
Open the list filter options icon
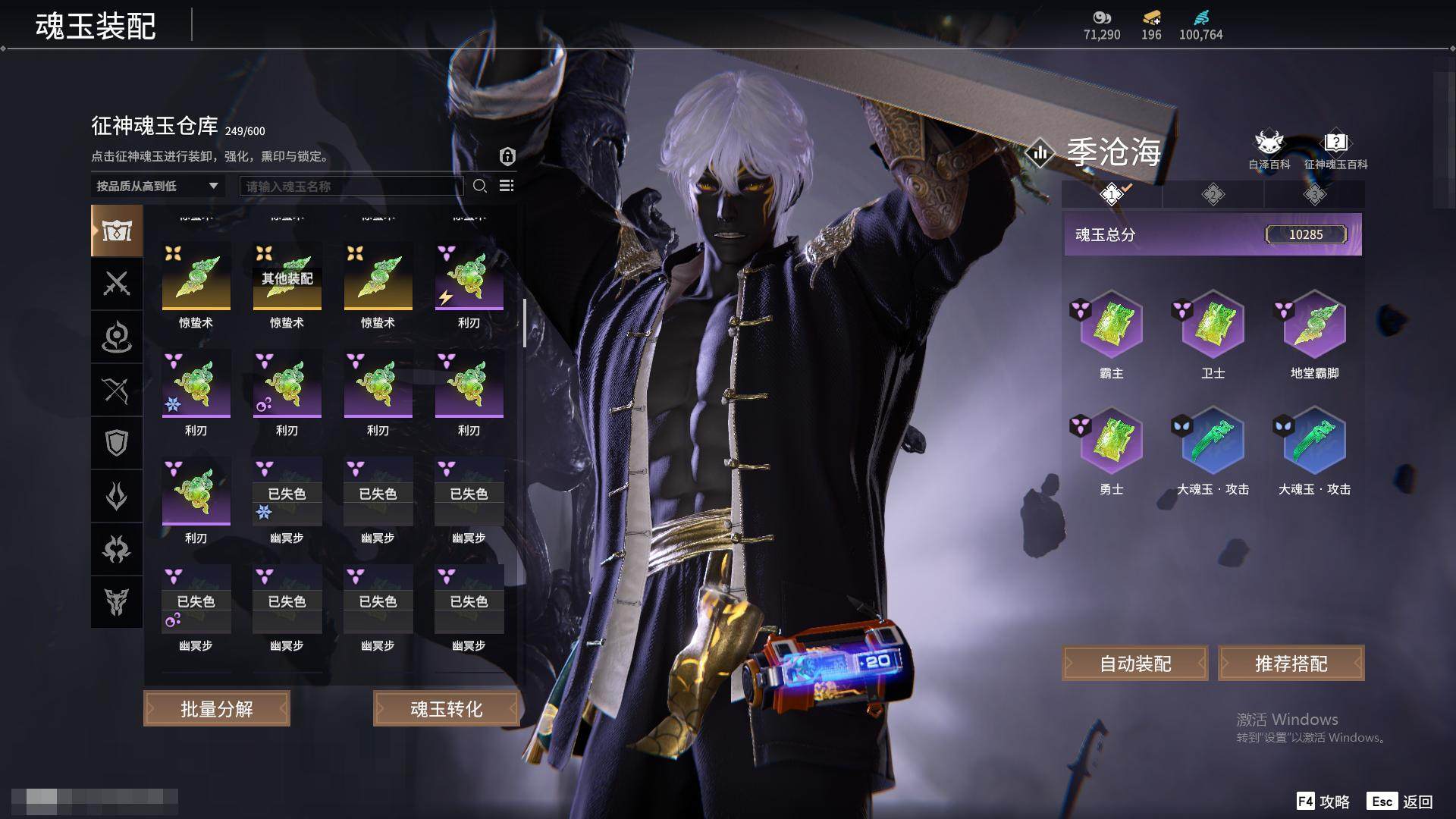point(507,186)
